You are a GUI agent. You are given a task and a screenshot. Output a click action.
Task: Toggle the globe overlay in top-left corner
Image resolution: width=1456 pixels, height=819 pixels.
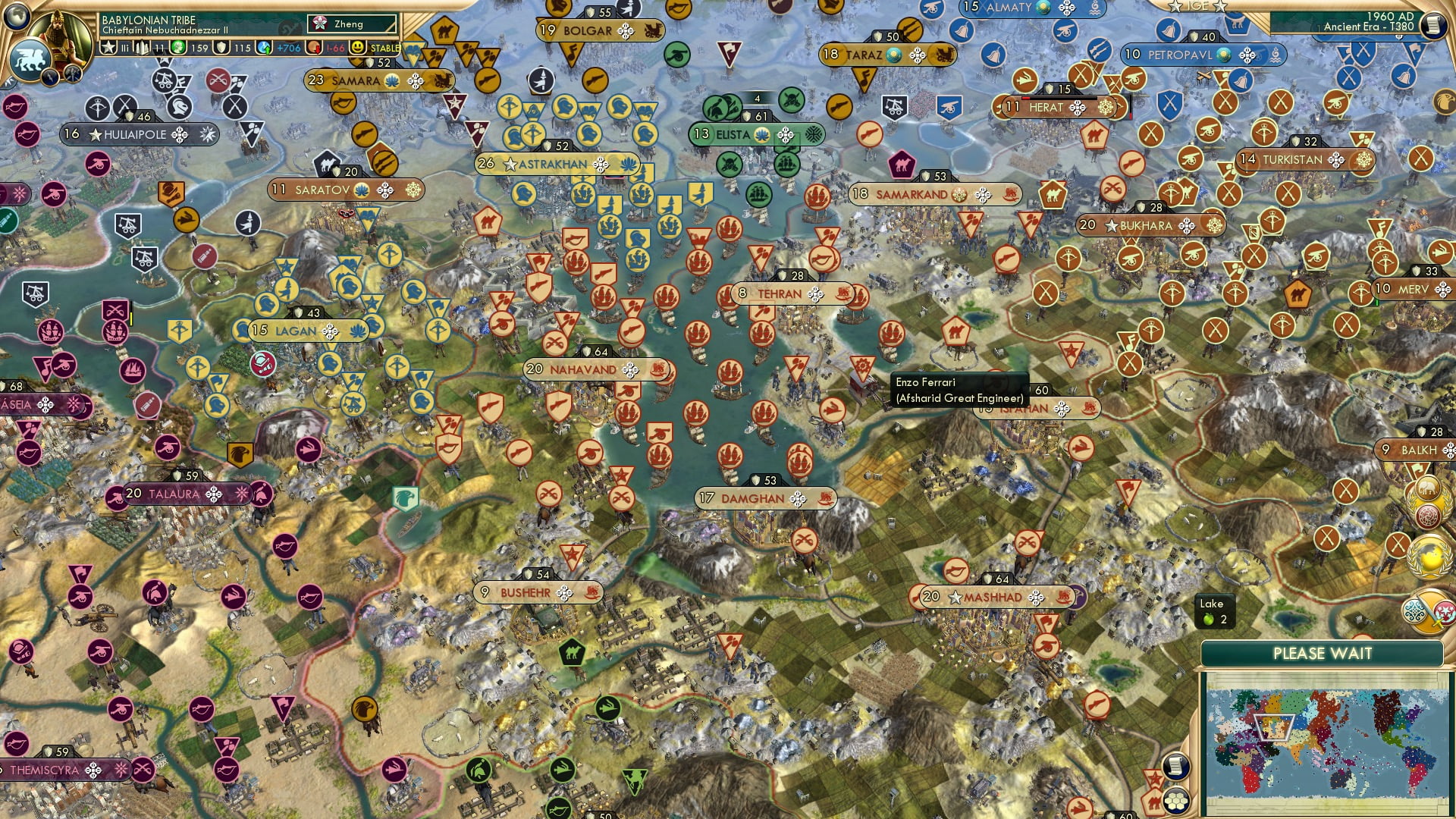pyautogui.click(x=17, y=17)
